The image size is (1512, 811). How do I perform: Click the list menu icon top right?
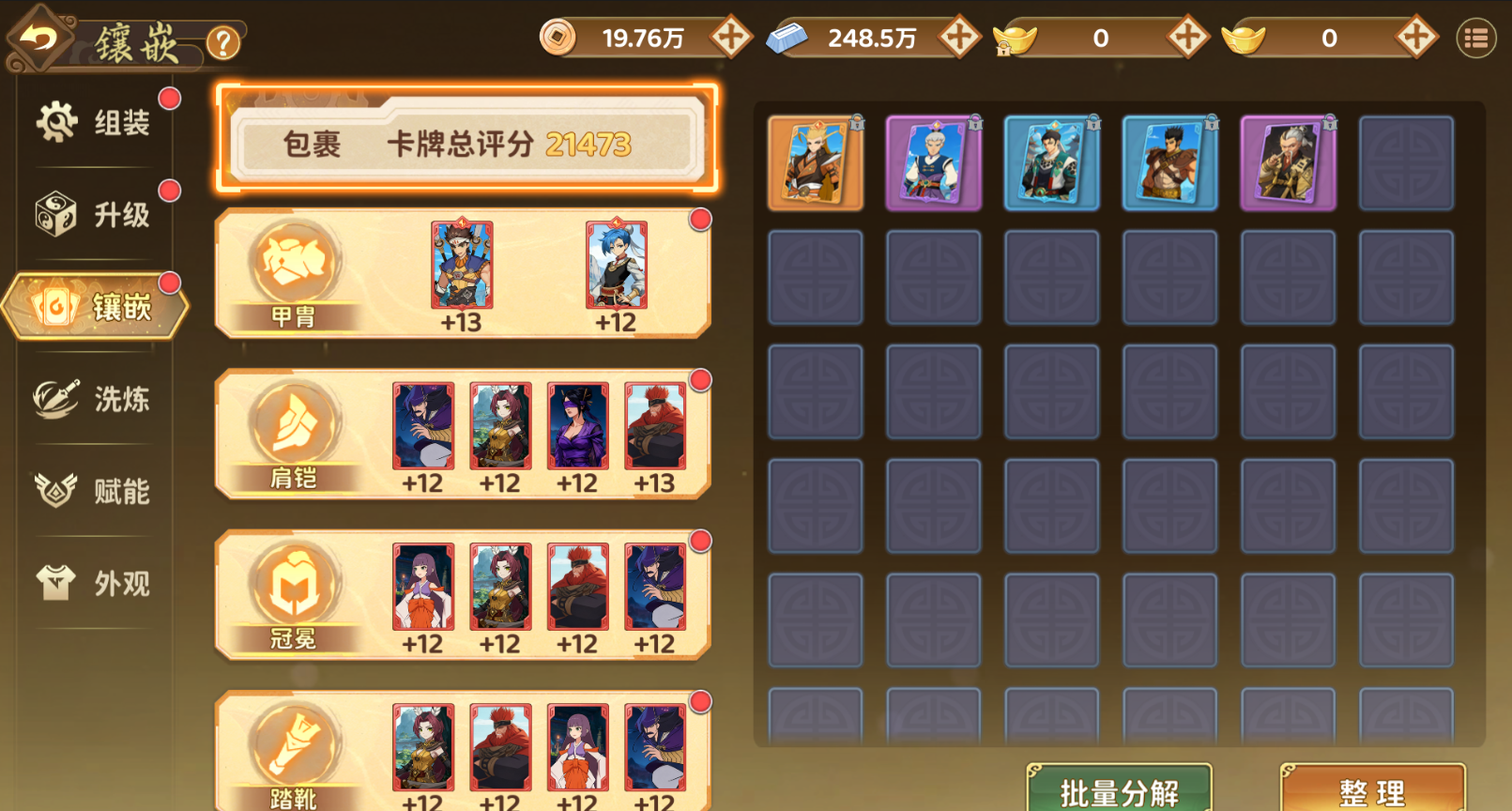[x=1476, y=38]
